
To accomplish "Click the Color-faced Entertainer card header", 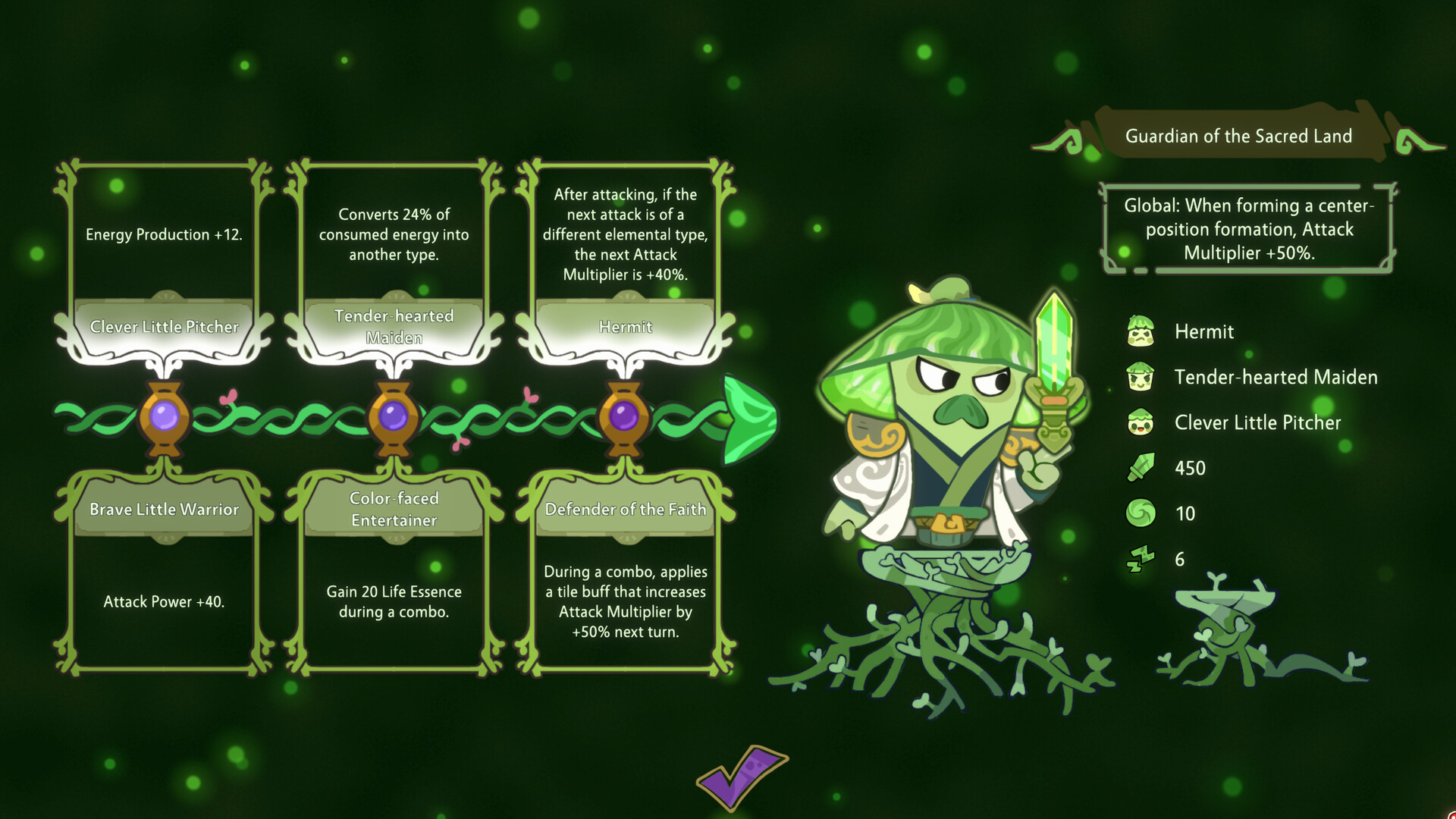I will pos(394,508).
